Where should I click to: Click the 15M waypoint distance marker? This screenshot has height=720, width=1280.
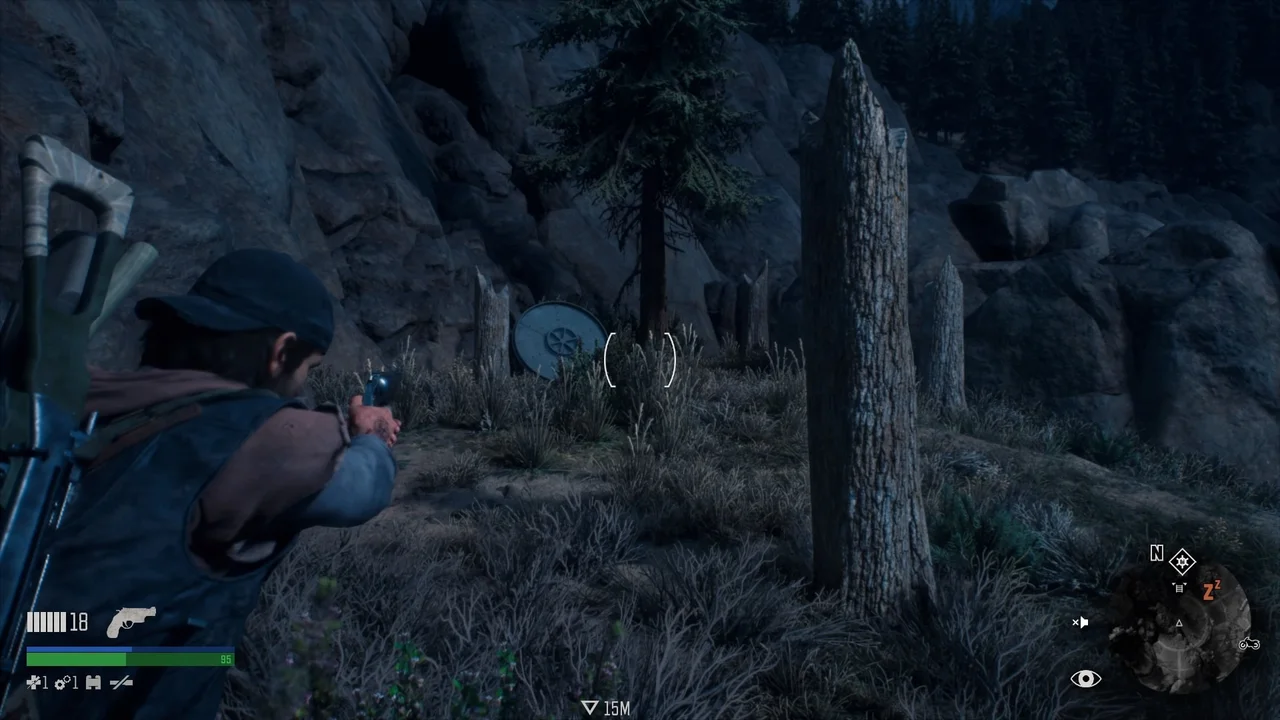(x=606, y=708)
